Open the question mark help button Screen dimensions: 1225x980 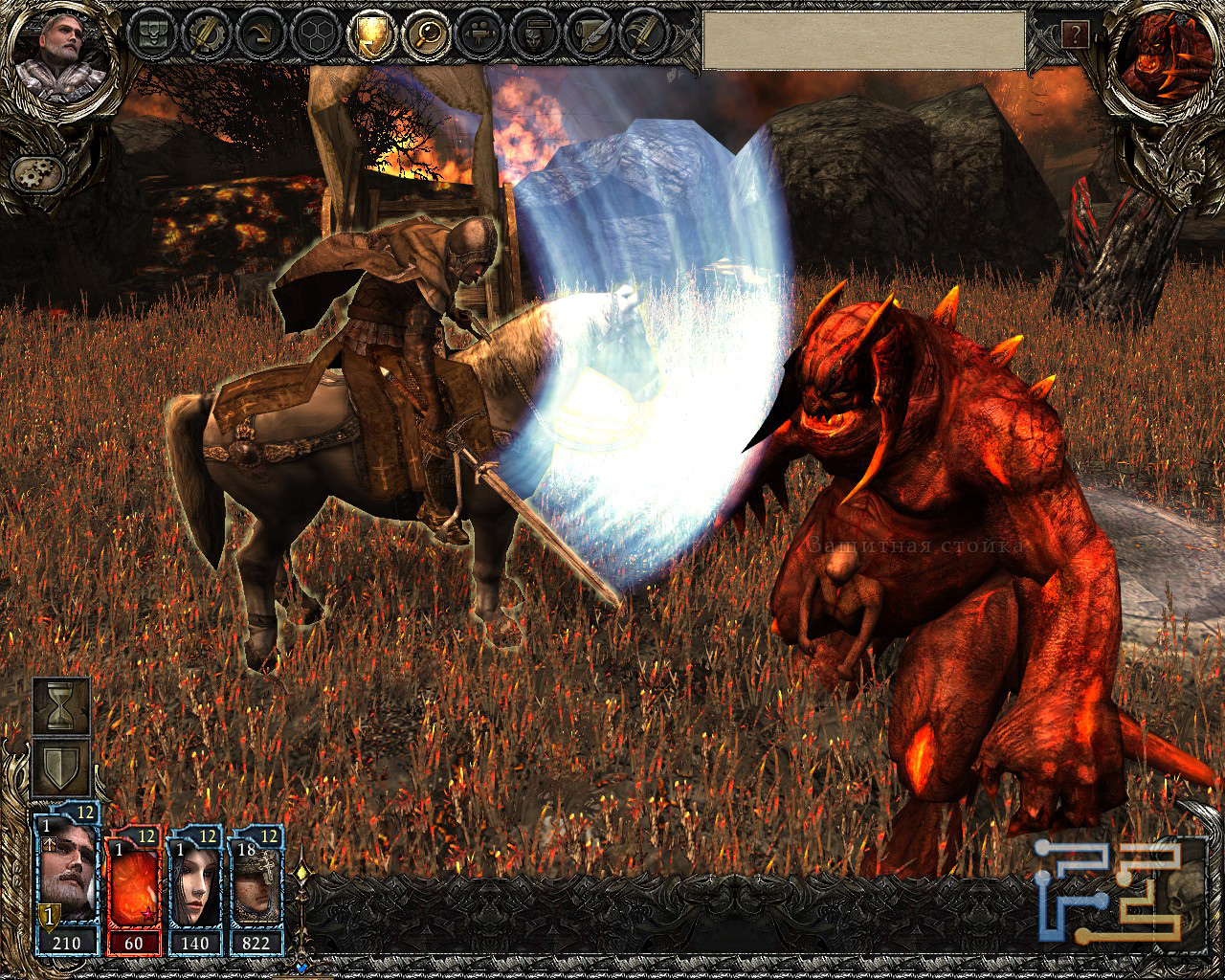[x=1075, y=35]
